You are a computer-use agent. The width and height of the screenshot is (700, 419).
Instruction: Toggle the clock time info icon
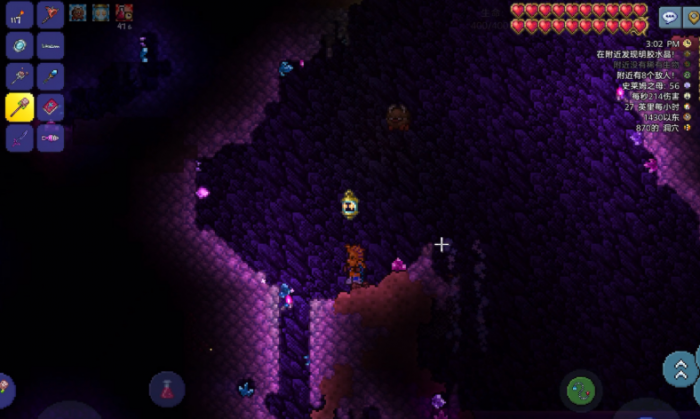[688, 44]
